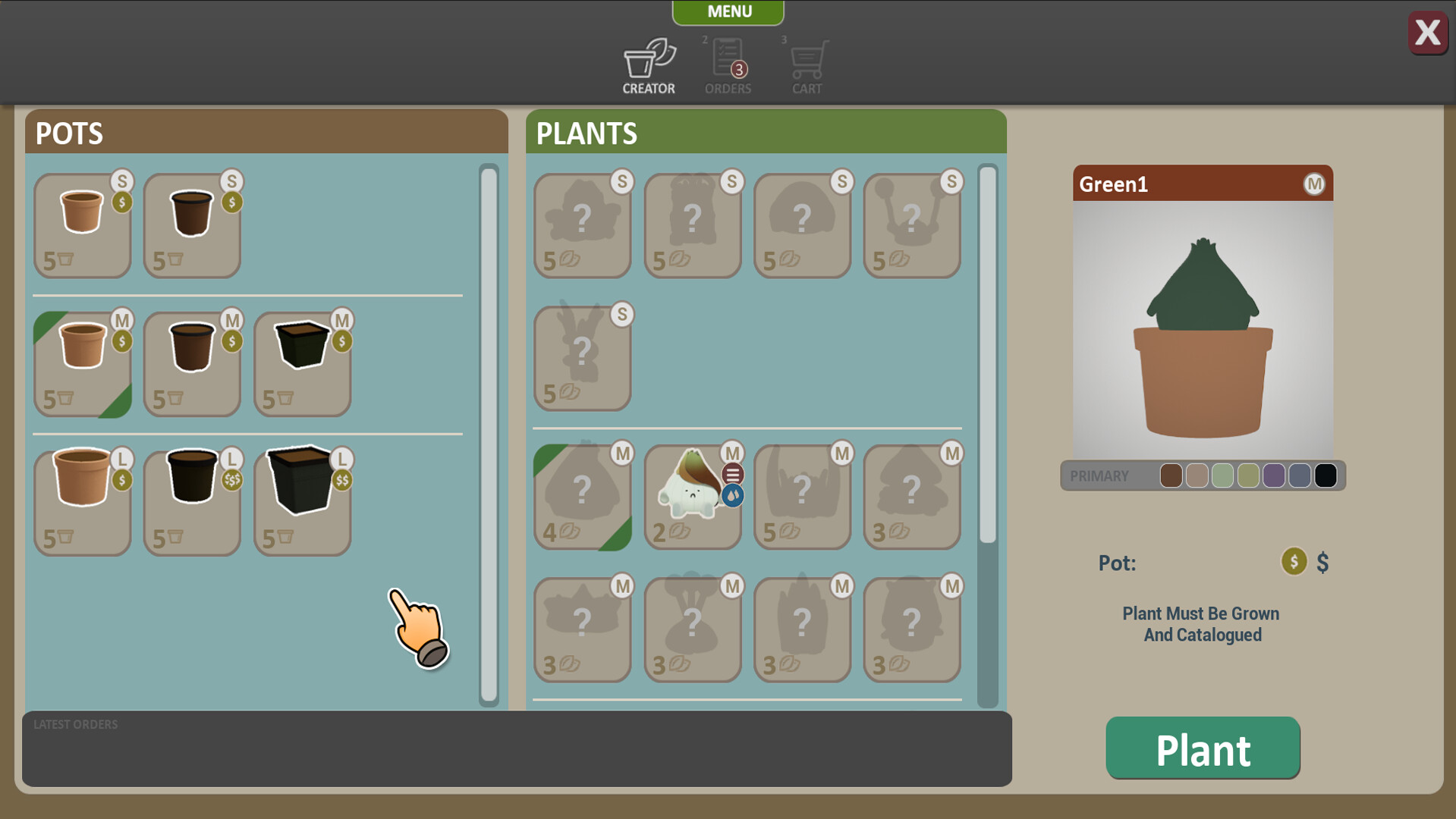The image size is (1456, 819).
Task: Select the unlocked white bulb plant
Action: tap(692, 497)
